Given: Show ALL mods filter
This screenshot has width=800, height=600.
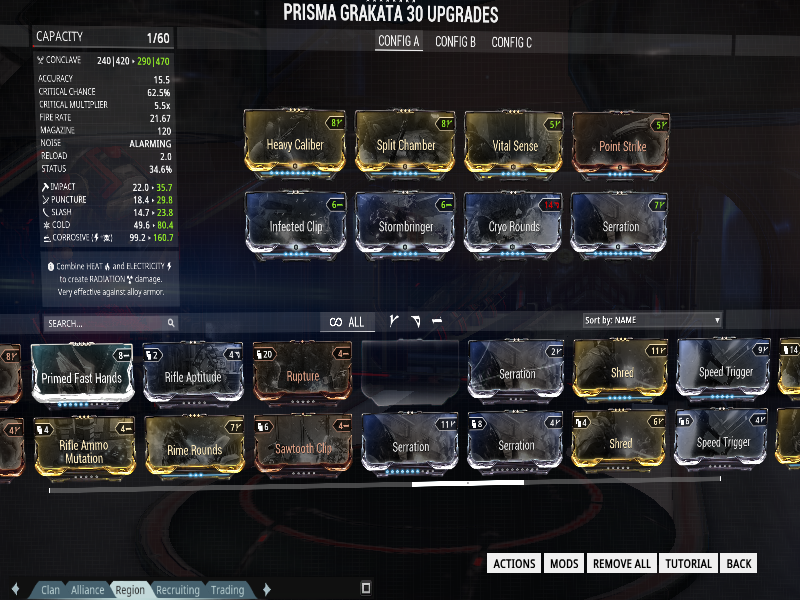Looking at the screenshot, I should click(348, 322).
